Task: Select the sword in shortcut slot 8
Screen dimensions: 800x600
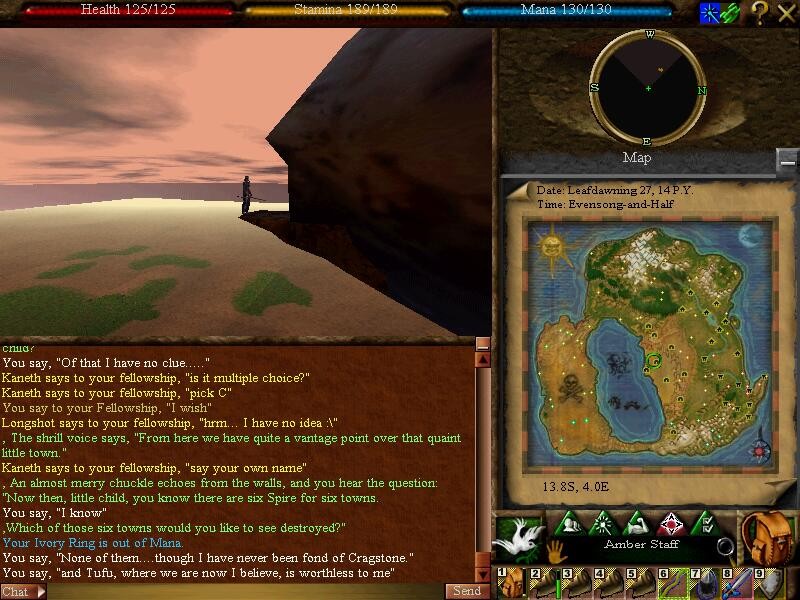Action: point(736,583)
